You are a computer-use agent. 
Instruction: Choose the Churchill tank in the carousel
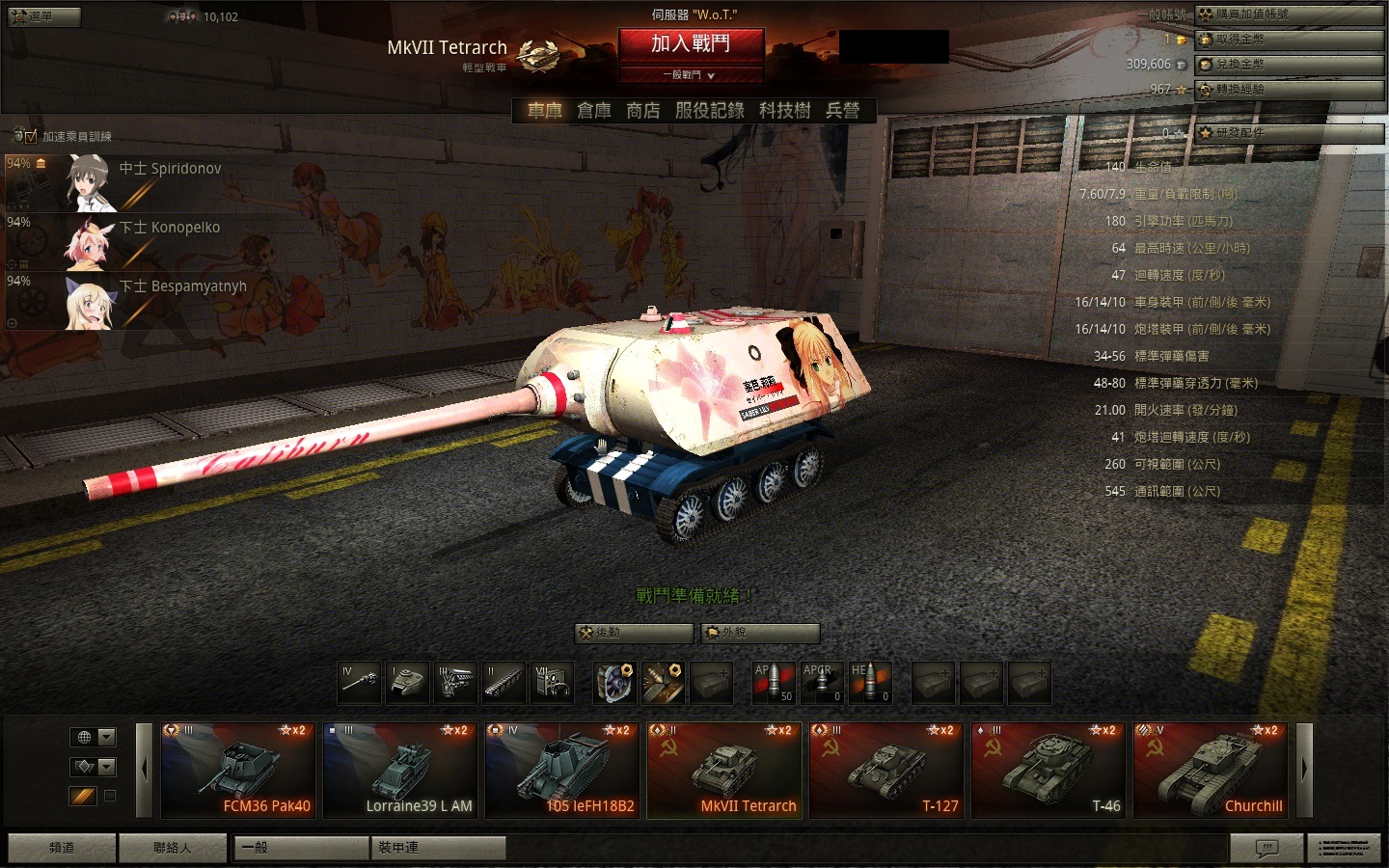pyautogui.click(x=1212, y=770)
